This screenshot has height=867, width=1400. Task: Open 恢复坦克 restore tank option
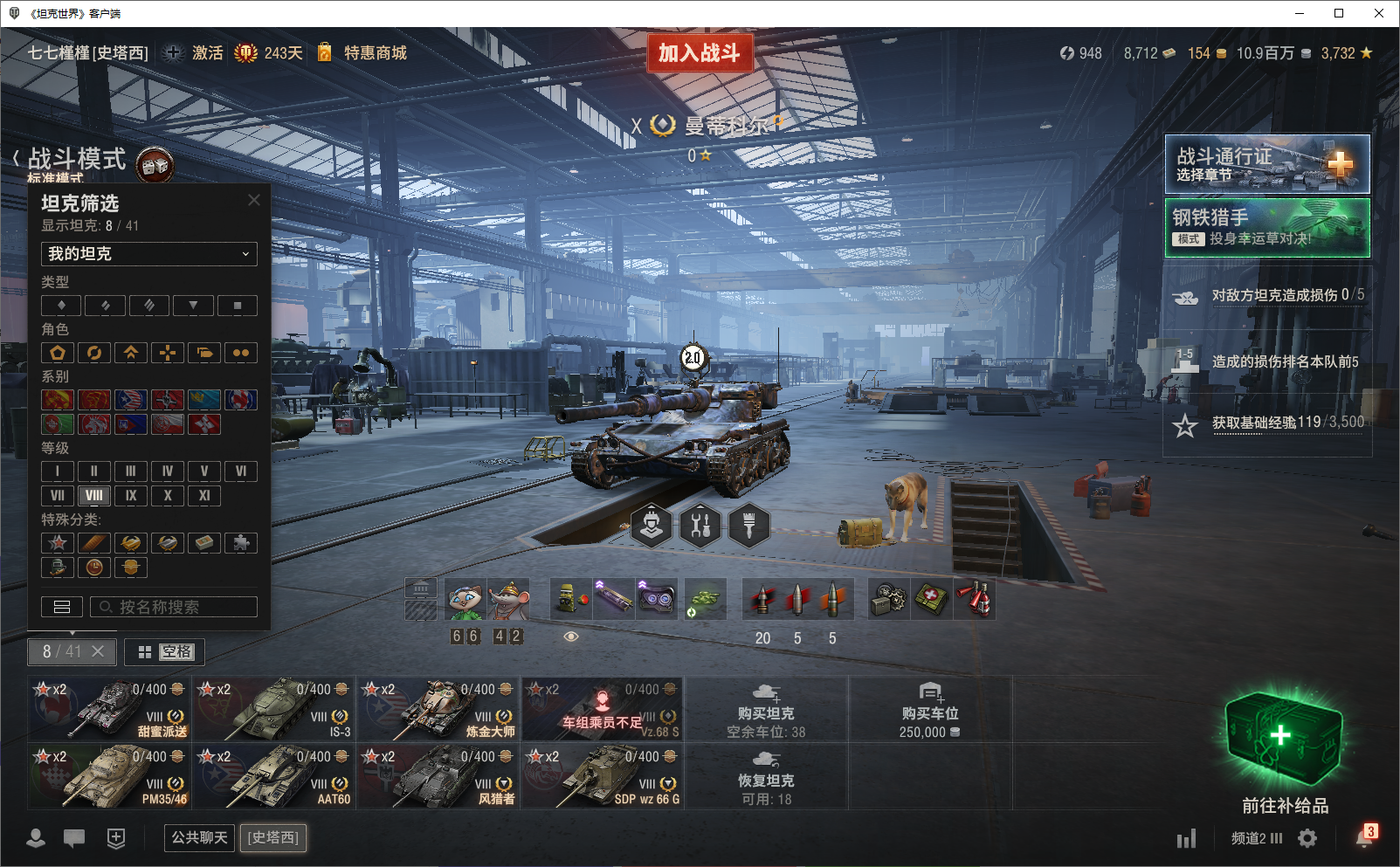pyautogui.click(x=766, y=775)
